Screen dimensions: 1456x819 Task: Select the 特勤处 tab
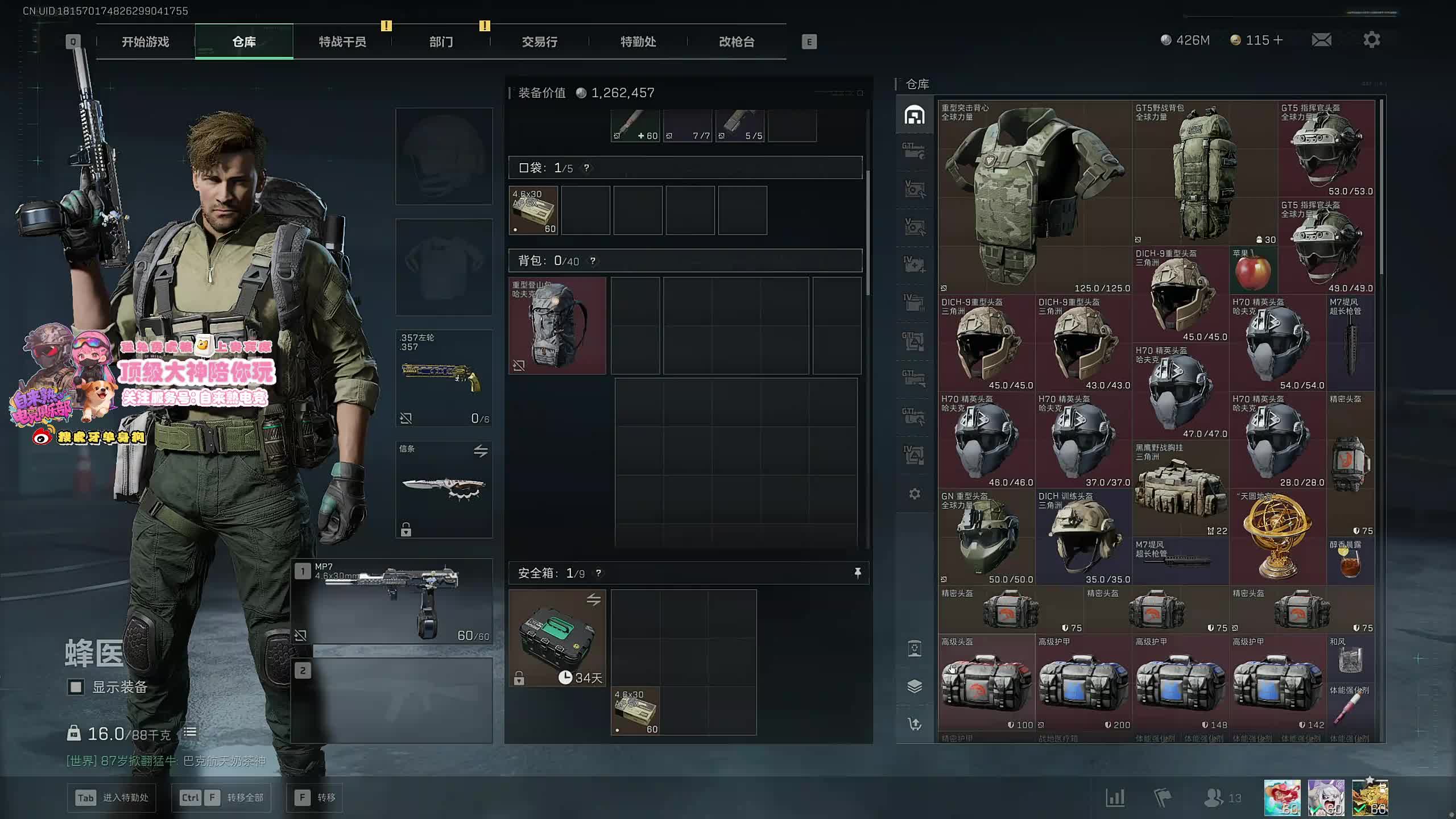638,42
